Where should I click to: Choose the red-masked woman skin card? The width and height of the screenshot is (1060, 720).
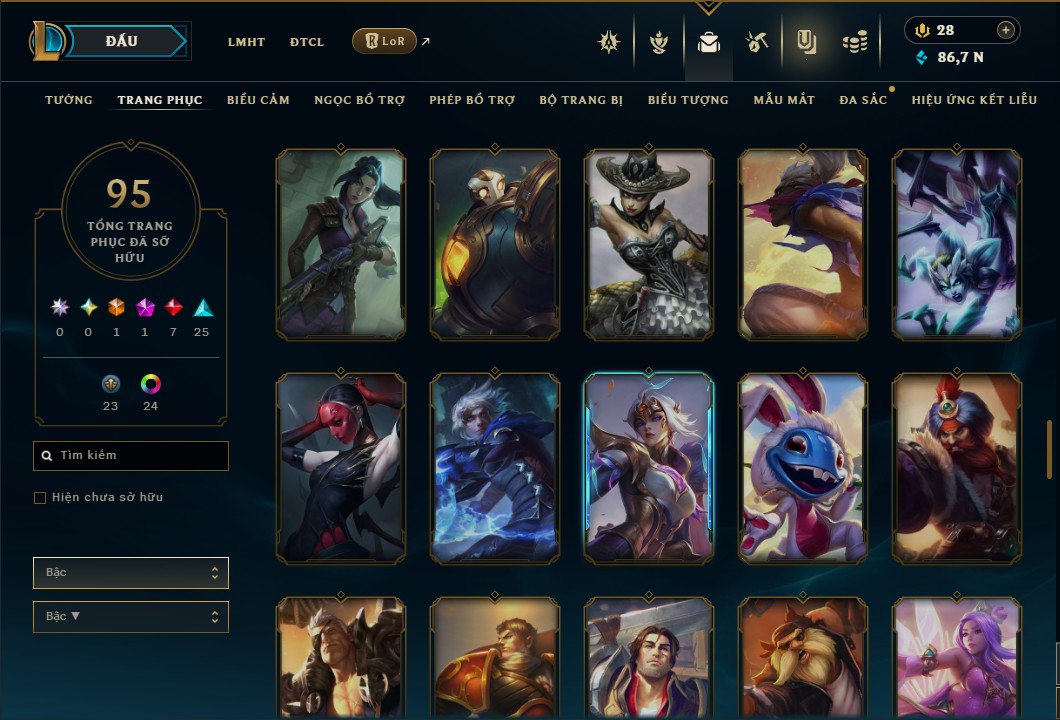coord(340,468)
